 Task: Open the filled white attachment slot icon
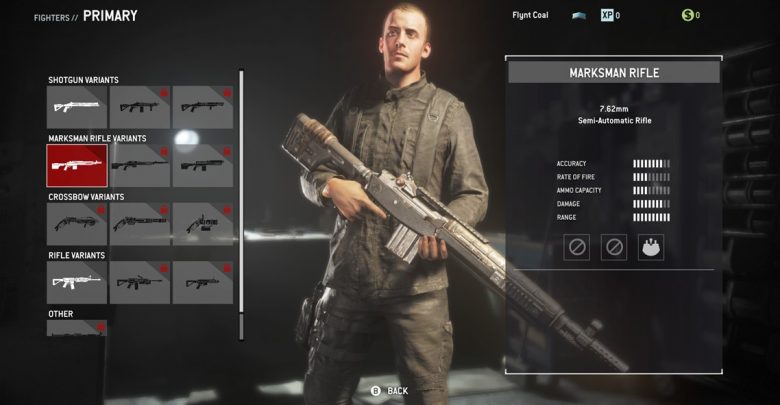click(651, 247)
